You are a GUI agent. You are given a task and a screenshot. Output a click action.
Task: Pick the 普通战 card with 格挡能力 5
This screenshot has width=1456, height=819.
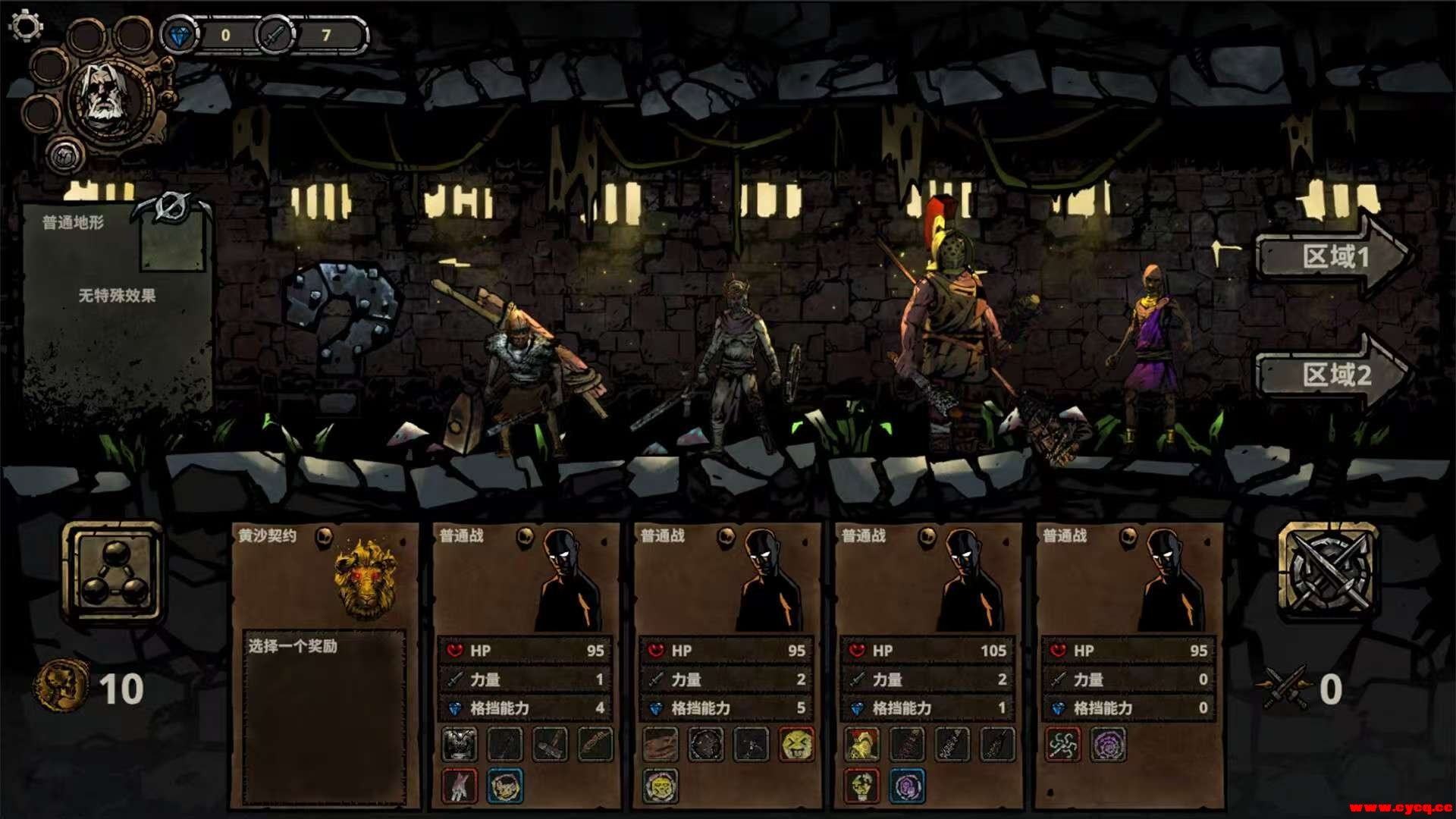point(726,584)
